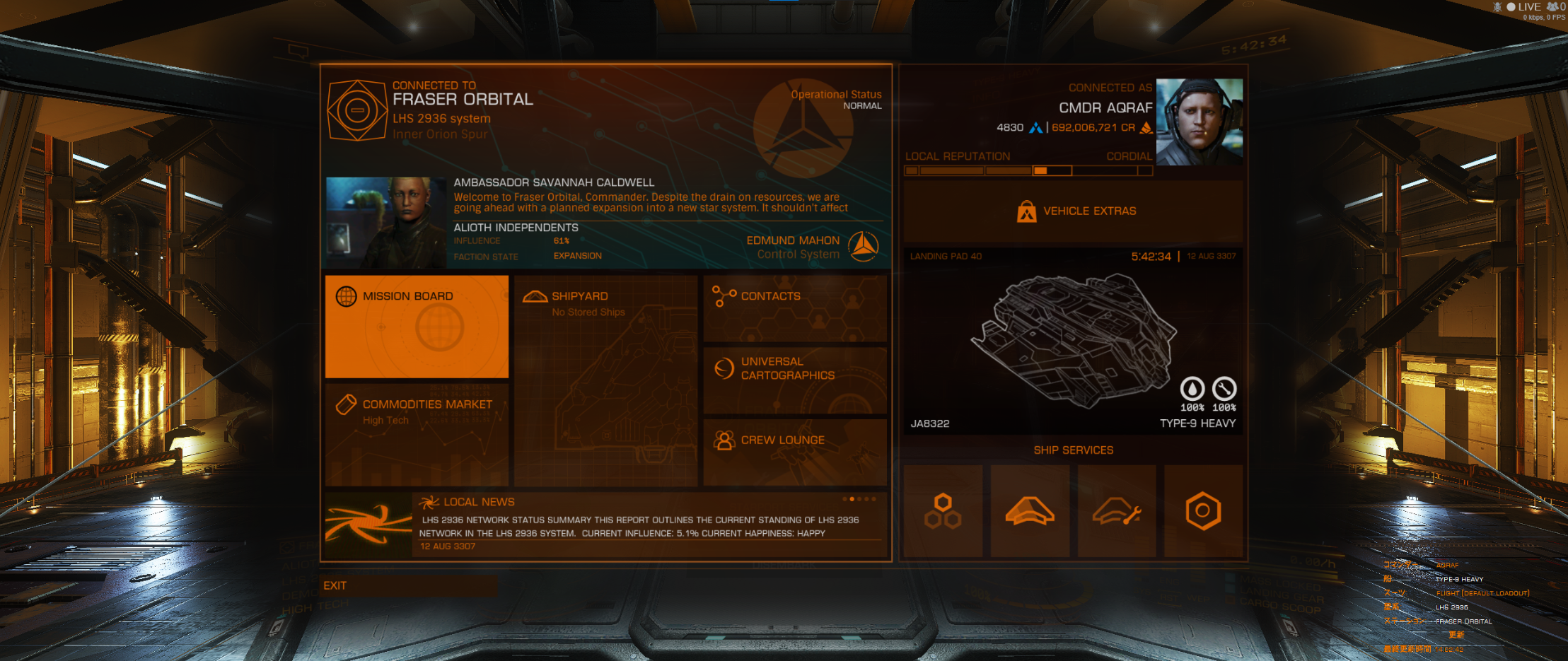Image resolution: width=1568 pixels, height=661 pixels.
Task: Open the Mission Board
Action: pos(417,326)
